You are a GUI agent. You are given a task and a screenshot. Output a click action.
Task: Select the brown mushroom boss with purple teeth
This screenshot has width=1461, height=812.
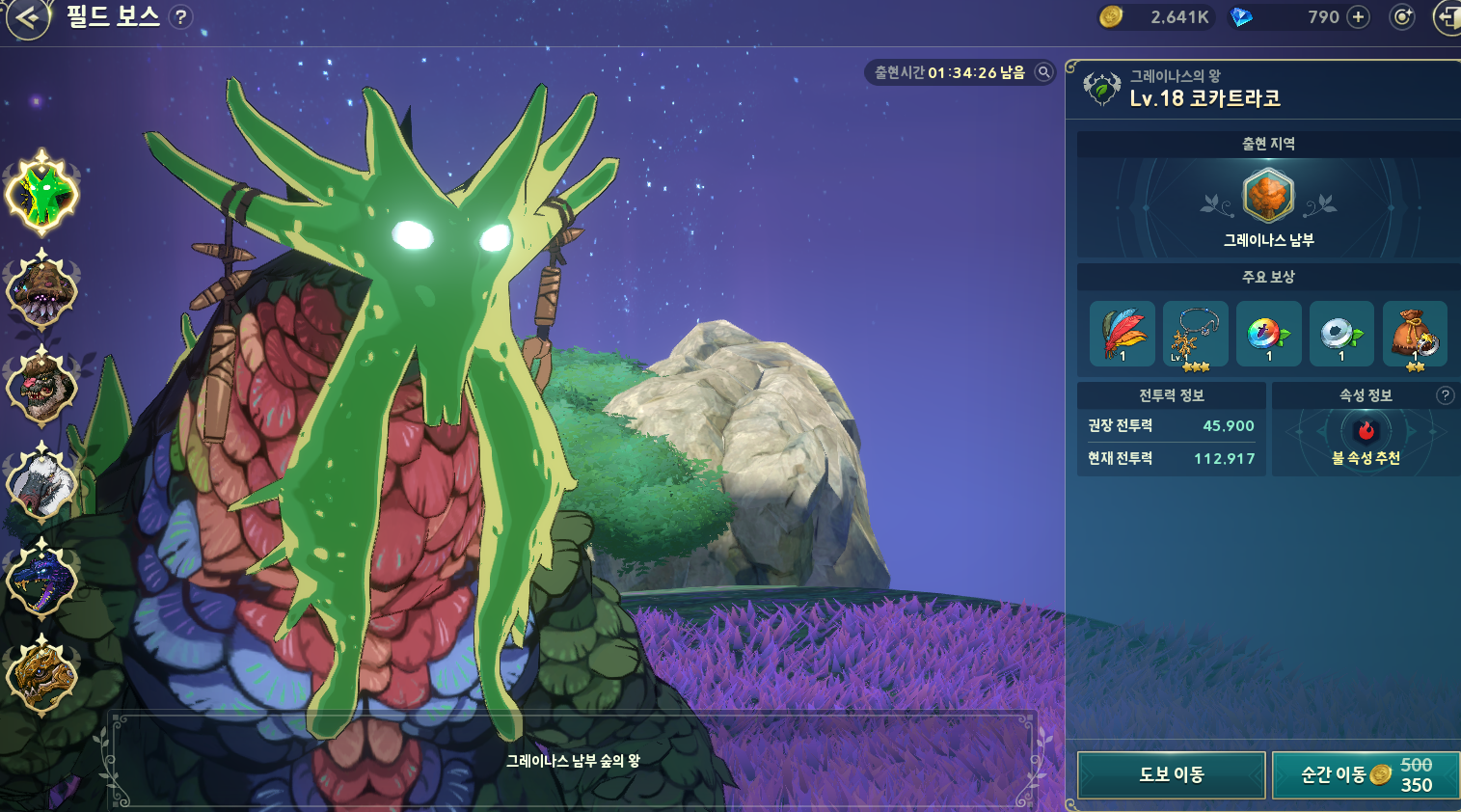pyautogui.click(x=41, y=289)
